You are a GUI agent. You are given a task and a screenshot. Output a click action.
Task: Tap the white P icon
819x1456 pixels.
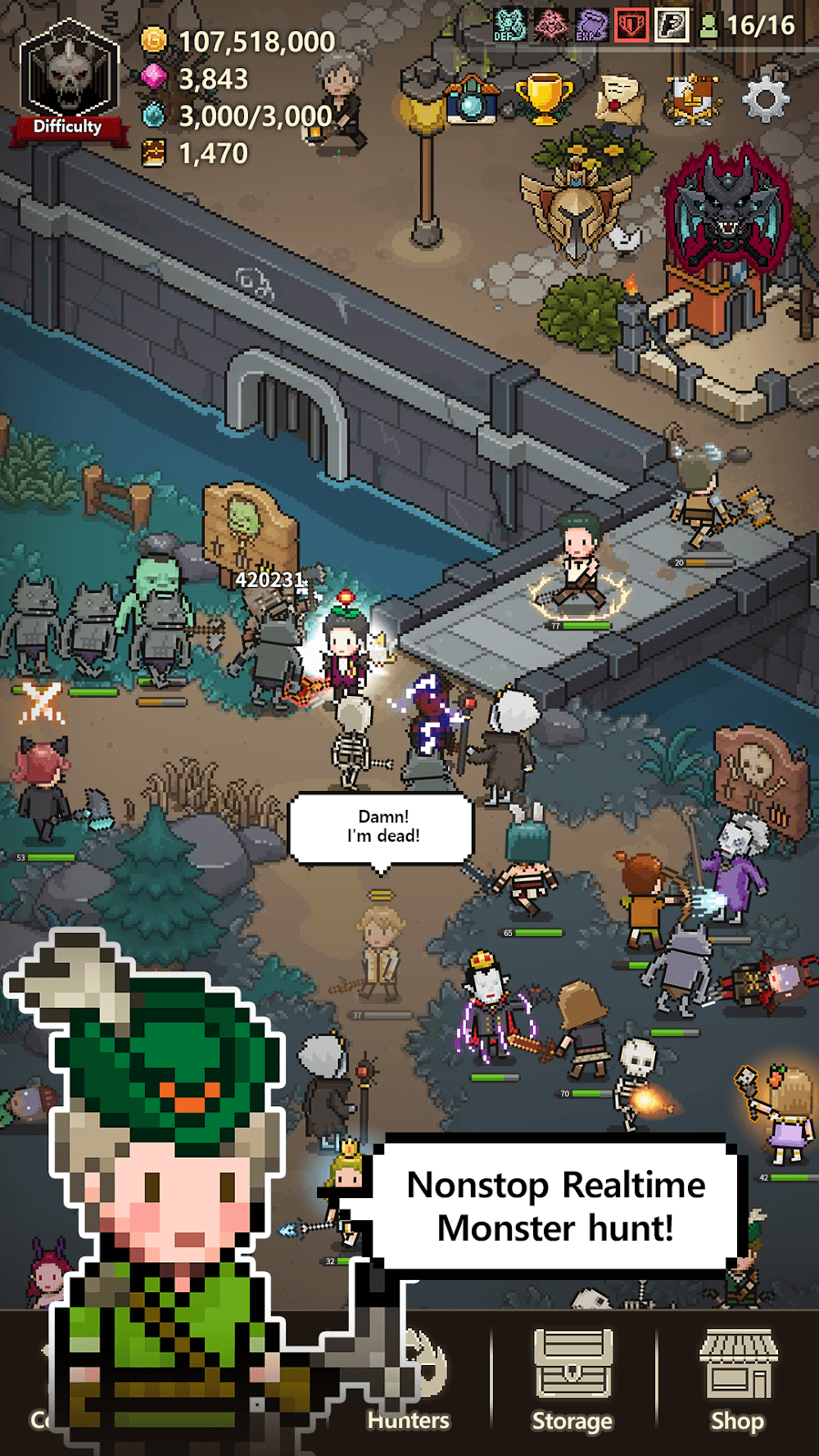671,25
